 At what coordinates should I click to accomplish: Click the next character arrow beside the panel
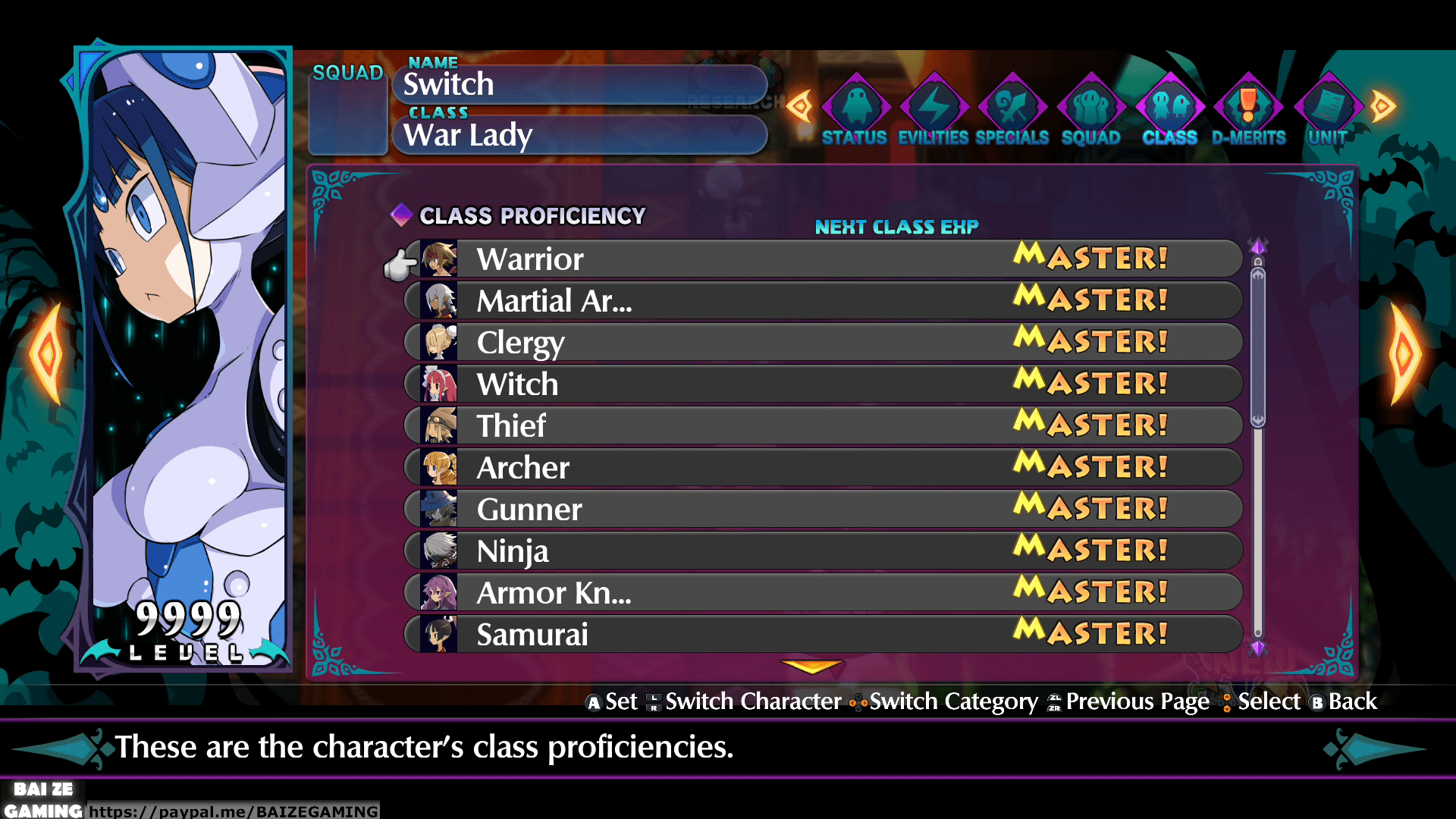(x=1403, y=353)
